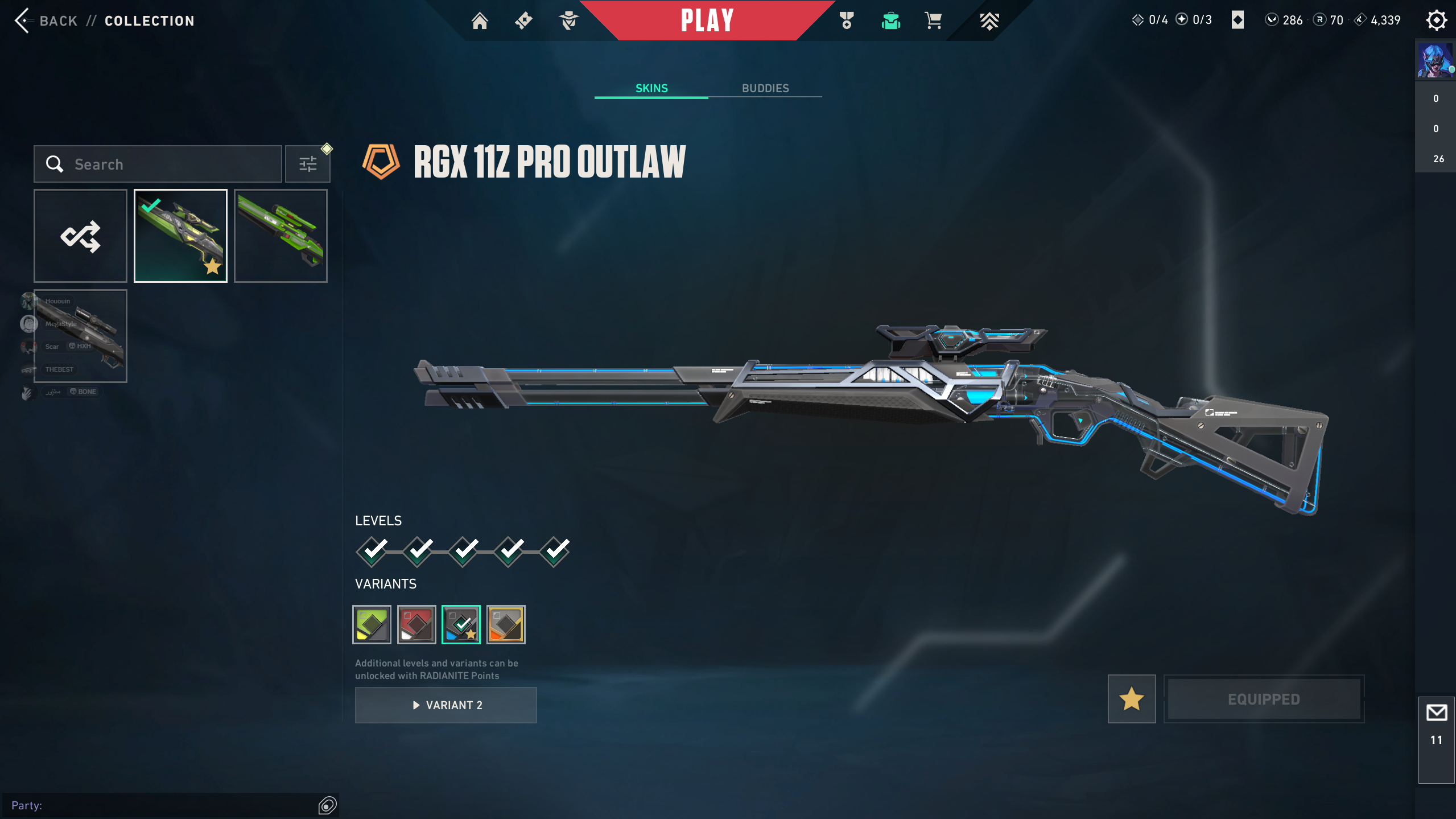The width and height of the screenshot is (1456, 819).
Task: Pick the green and yellow variant swatch
Action: (372, 624)
